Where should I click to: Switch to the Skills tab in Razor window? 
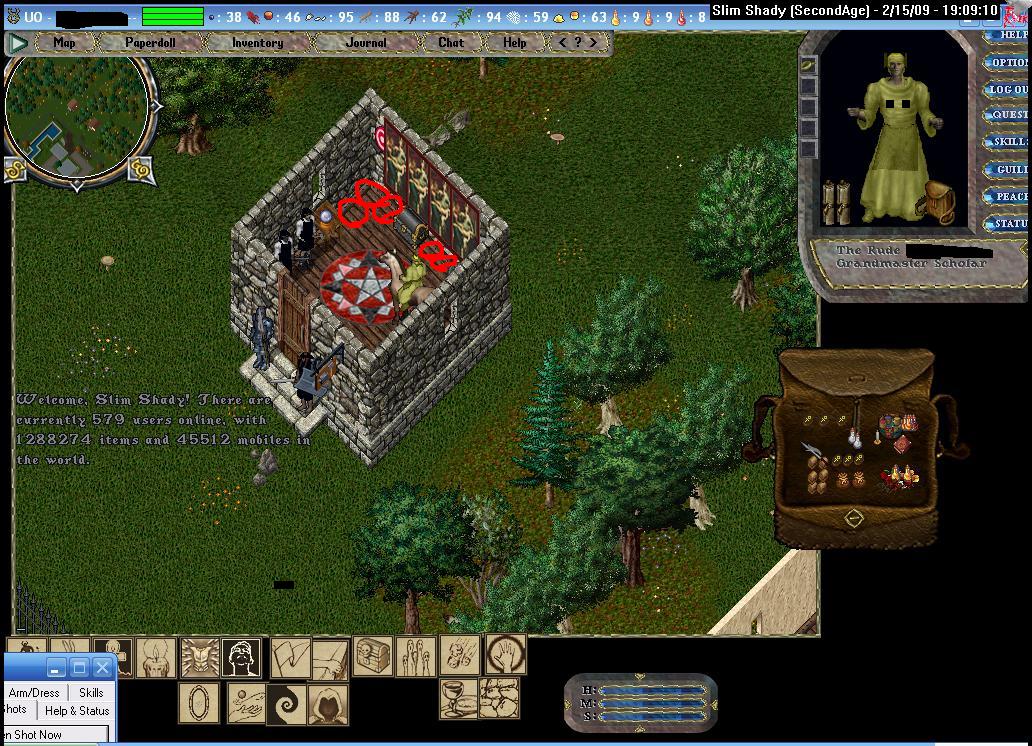coord(91,692)
